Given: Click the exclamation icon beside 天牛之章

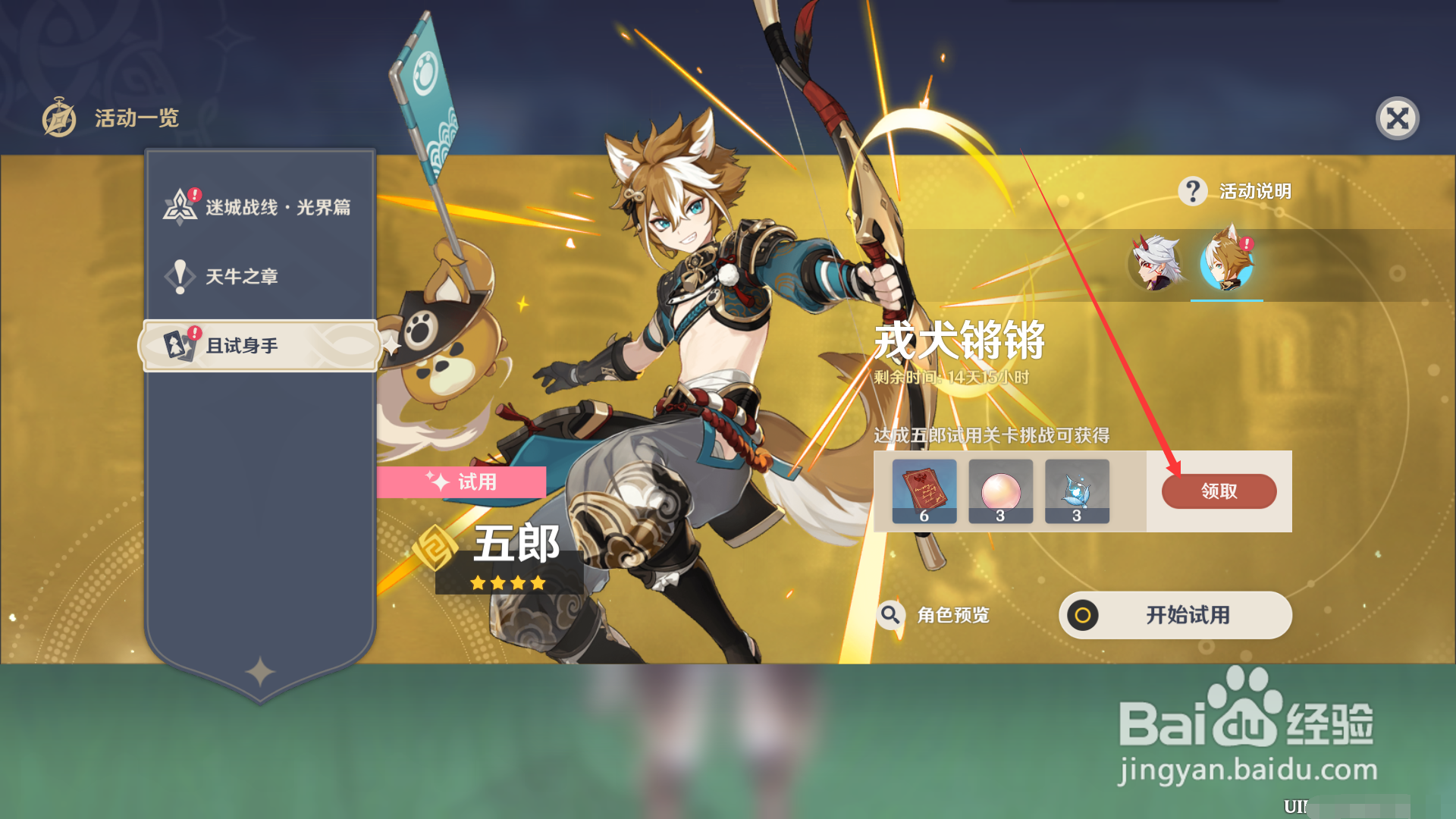Looking at the screenshot, I should [x=179, y=276].
